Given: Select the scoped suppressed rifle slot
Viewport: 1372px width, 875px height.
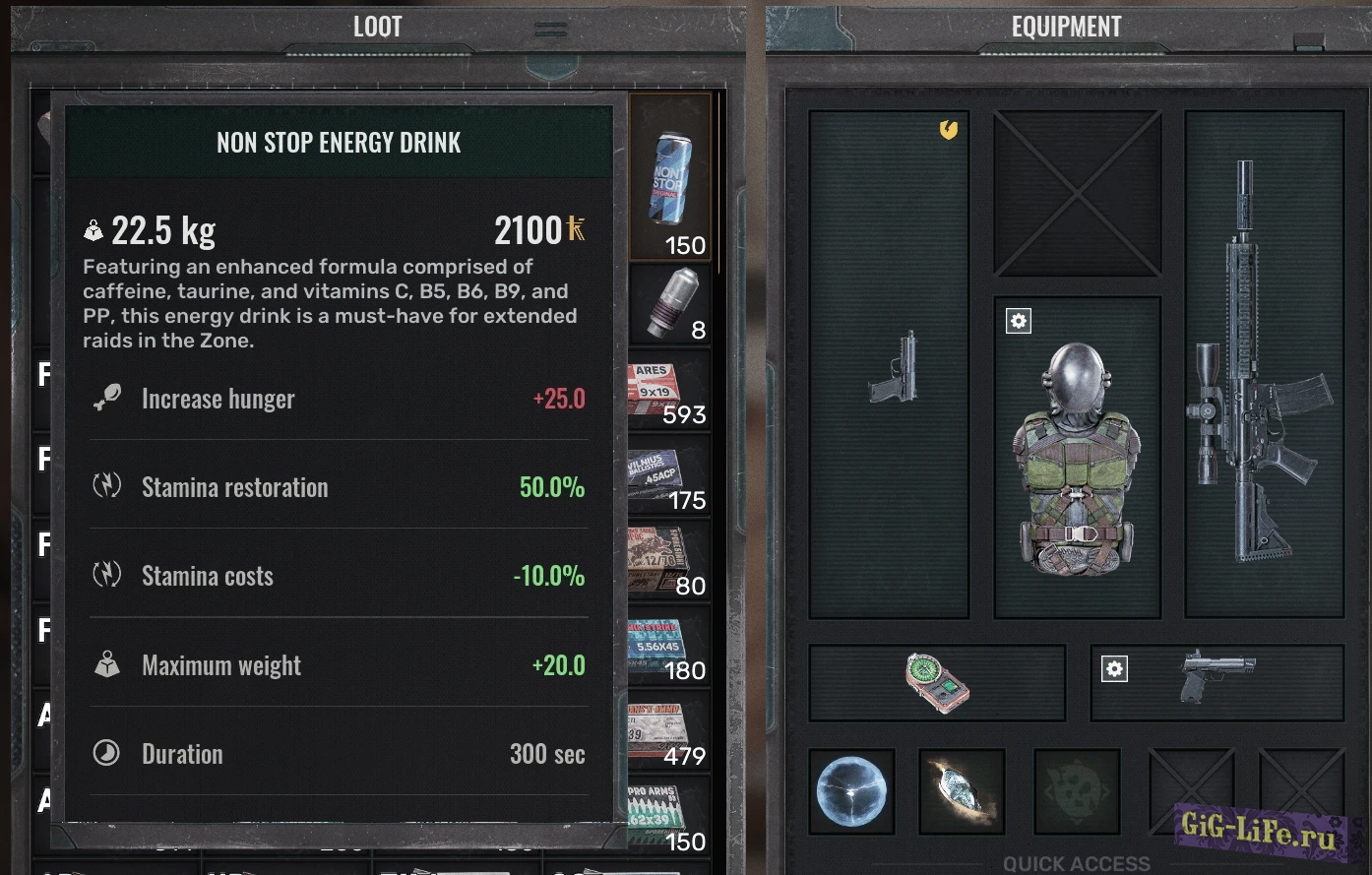Looking at the screenshot, I should point(1263,364).
